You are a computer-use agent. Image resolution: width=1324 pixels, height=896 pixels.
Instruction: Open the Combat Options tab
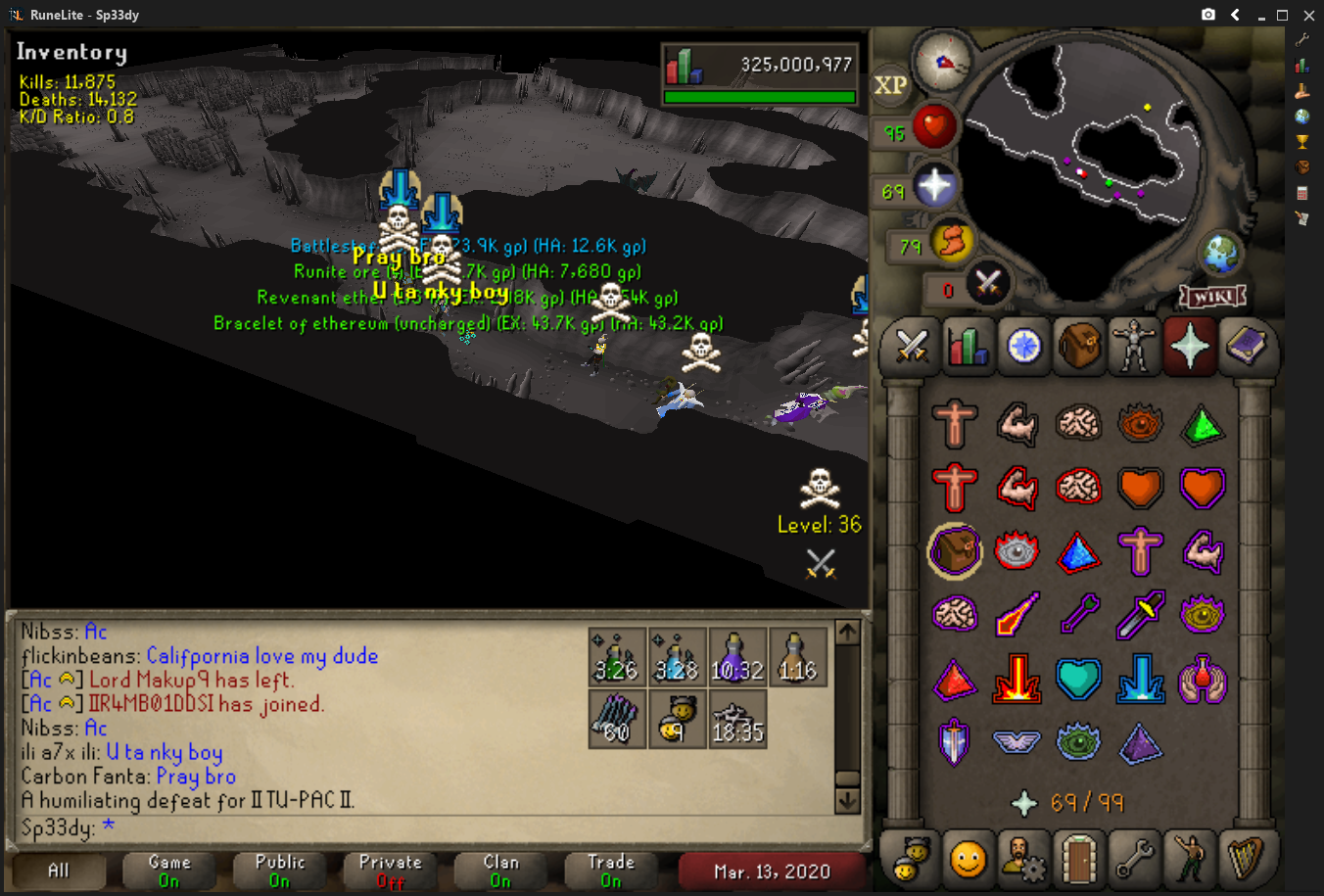pyautogui.click(x=912, y=346)
